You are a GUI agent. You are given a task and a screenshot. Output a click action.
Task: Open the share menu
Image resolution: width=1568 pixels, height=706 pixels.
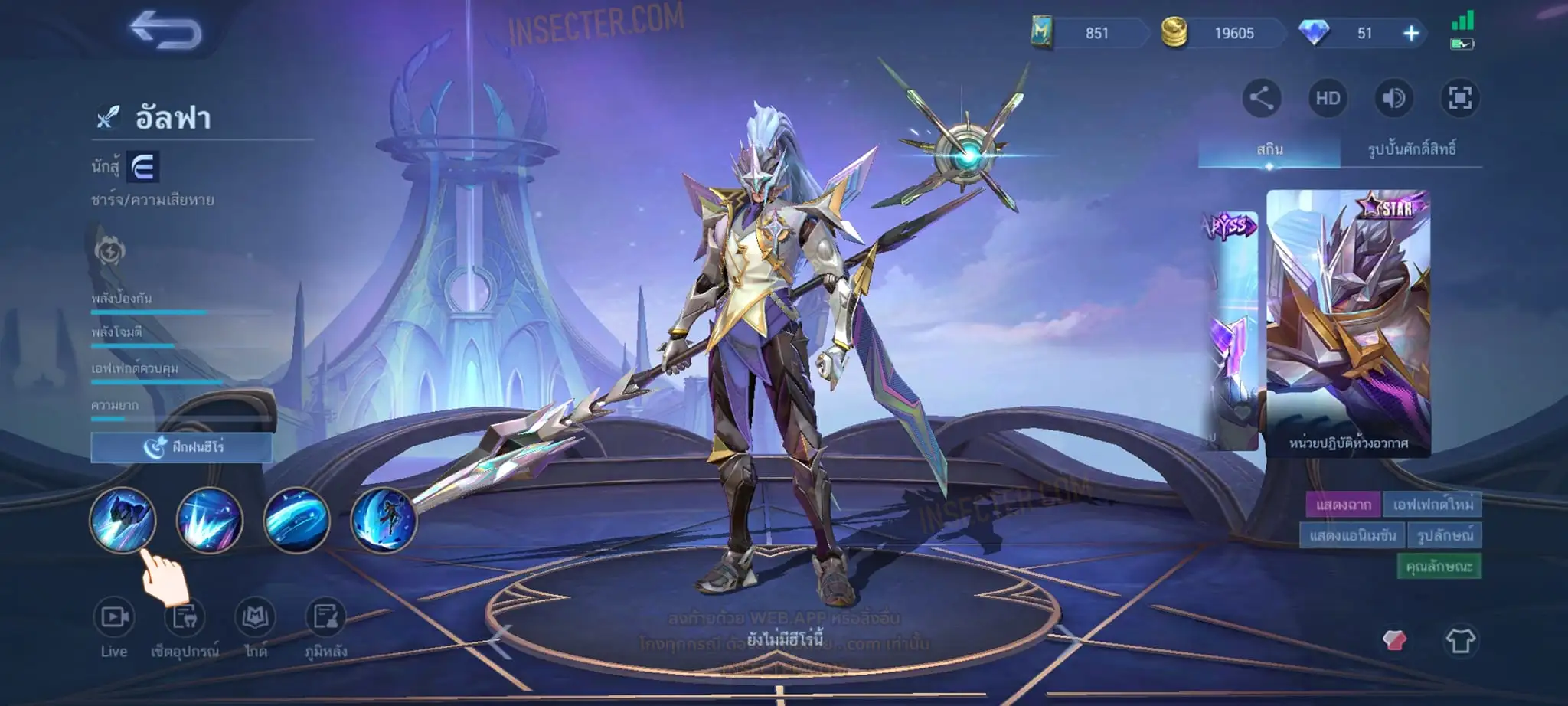(x=1261, y=98)
